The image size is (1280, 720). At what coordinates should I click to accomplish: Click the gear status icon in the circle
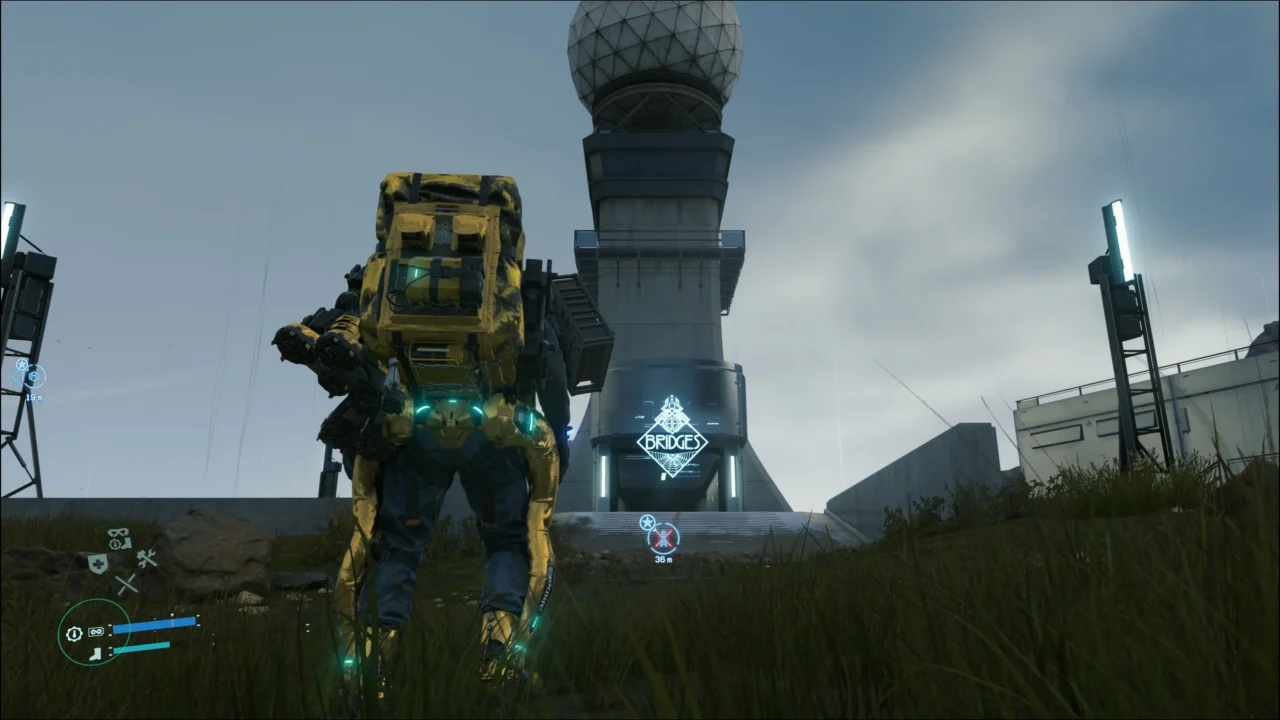pyautogui.click(x=74, y=633)
